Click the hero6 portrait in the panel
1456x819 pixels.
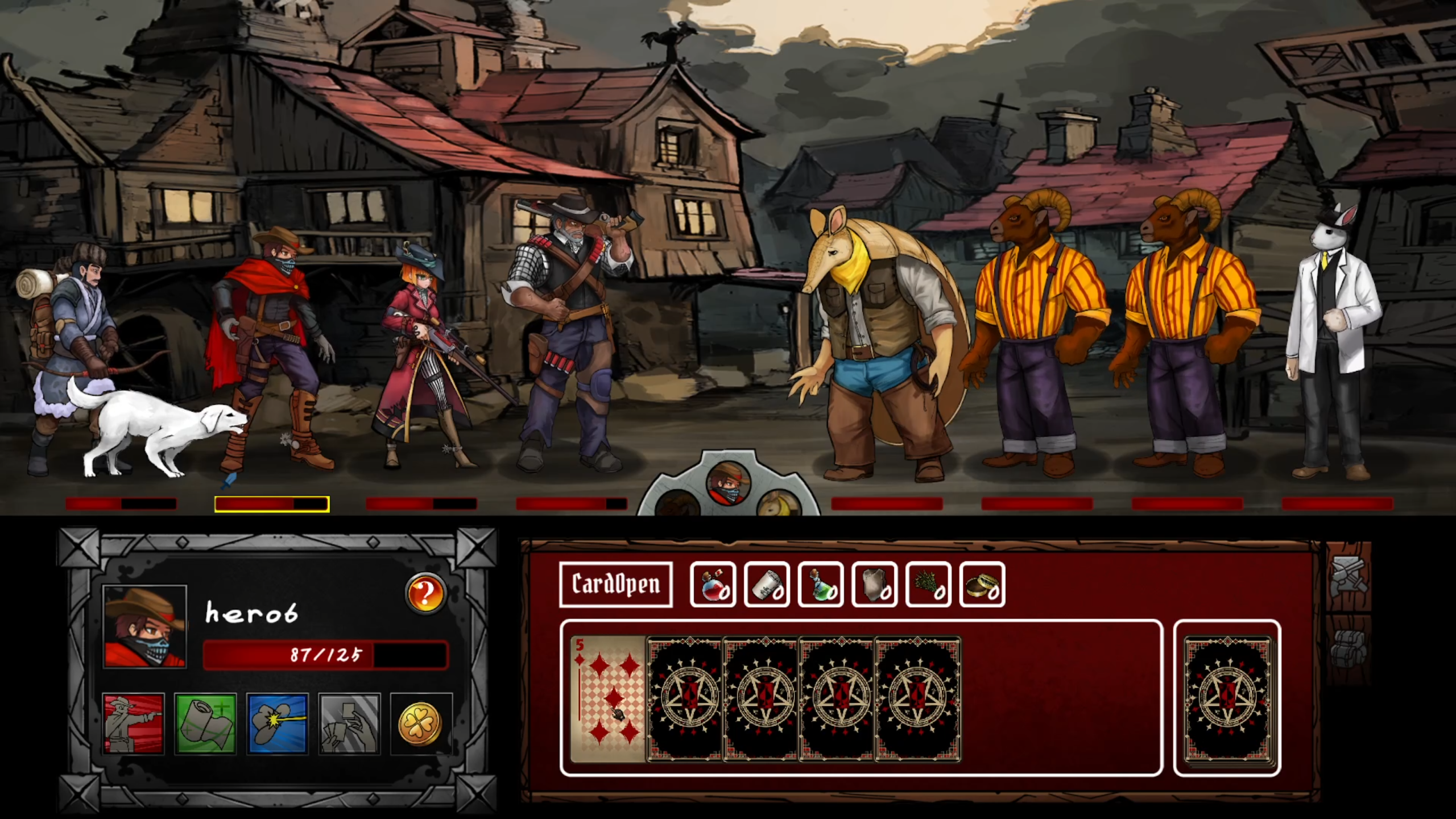pyautogui.click(x=145, y=626)
